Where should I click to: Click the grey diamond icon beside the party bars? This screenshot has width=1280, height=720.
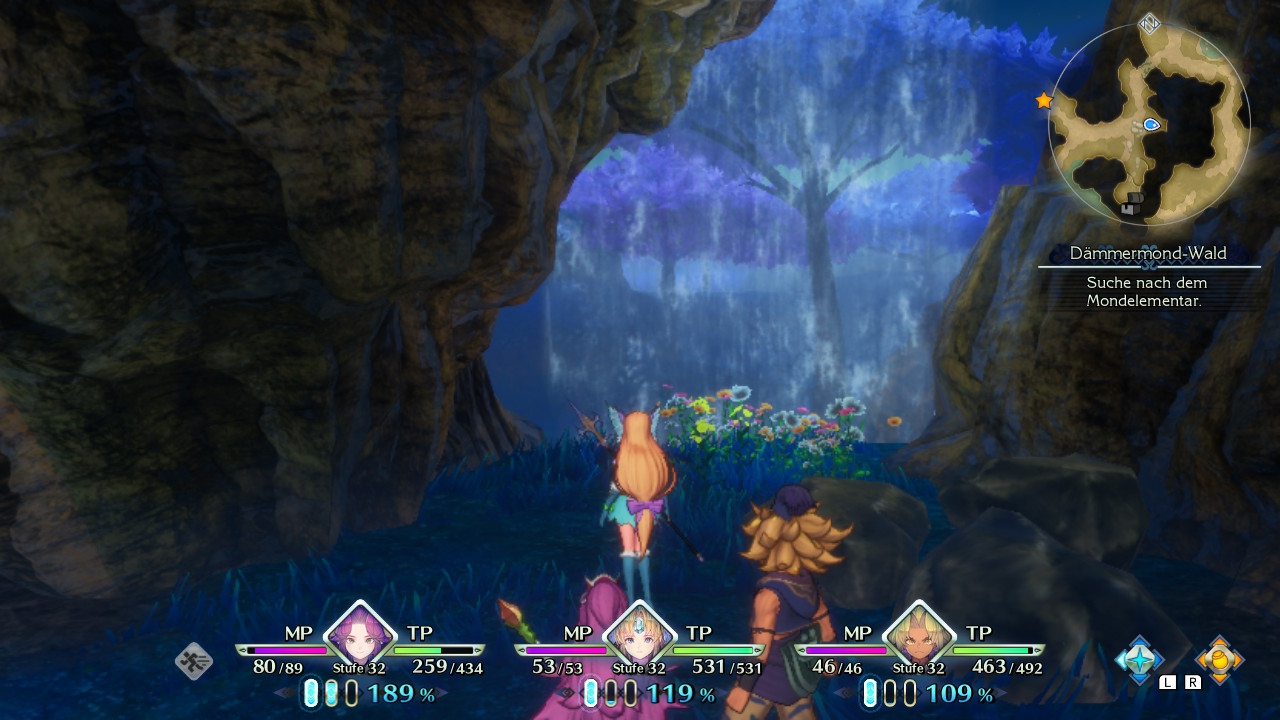194,661
